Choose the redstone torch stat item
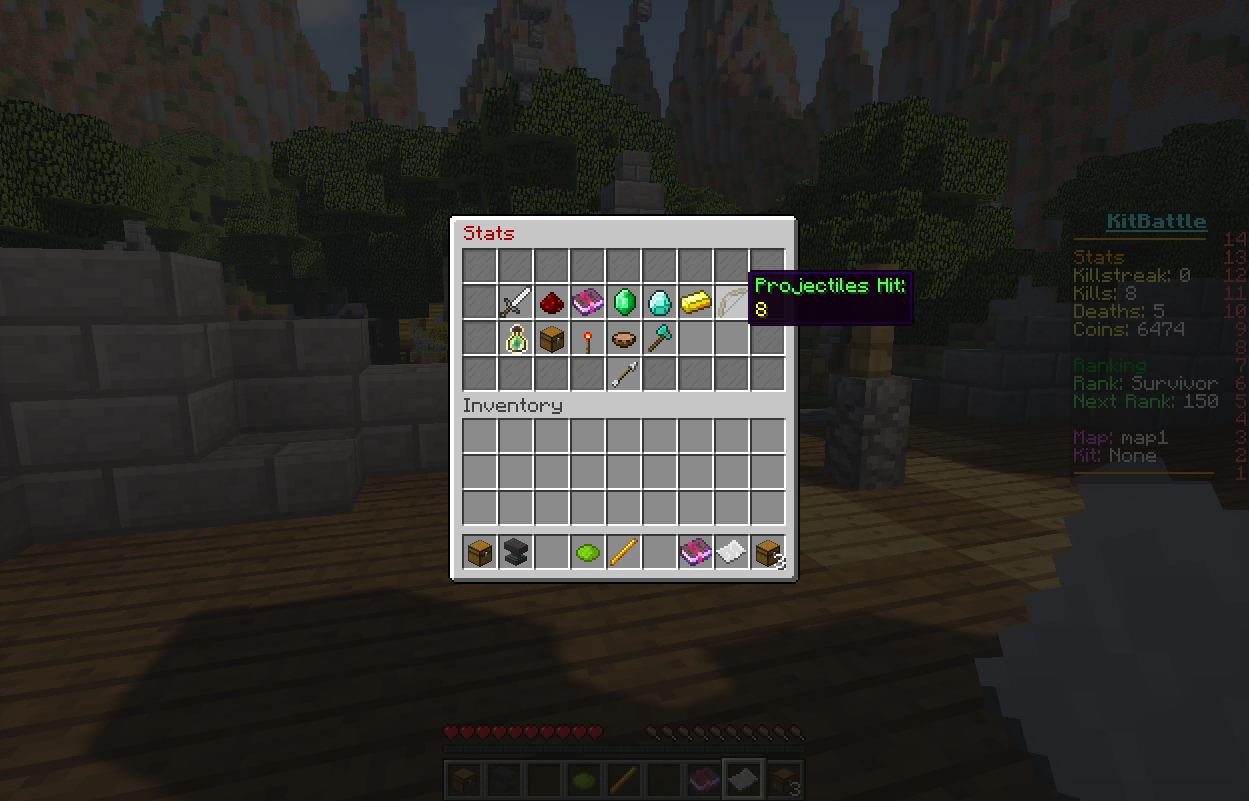 click(x=588, y=339)
